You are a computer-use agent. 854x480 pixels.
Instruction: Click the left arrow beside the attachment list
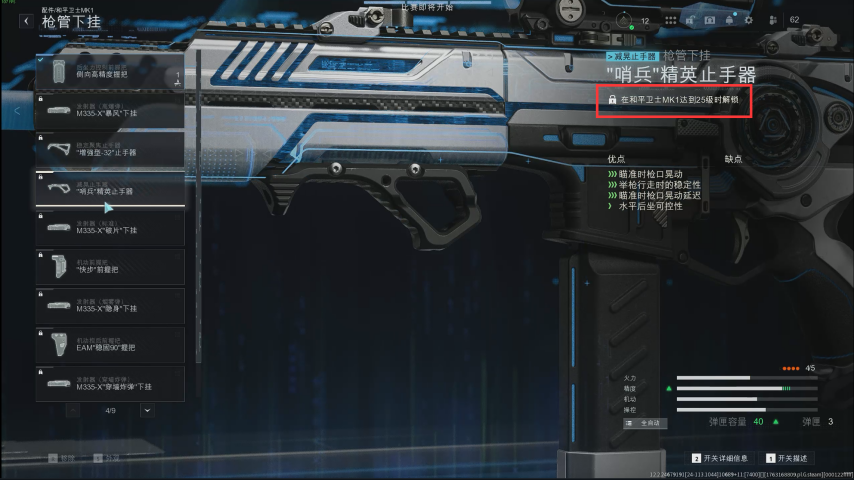coord(18,111)
